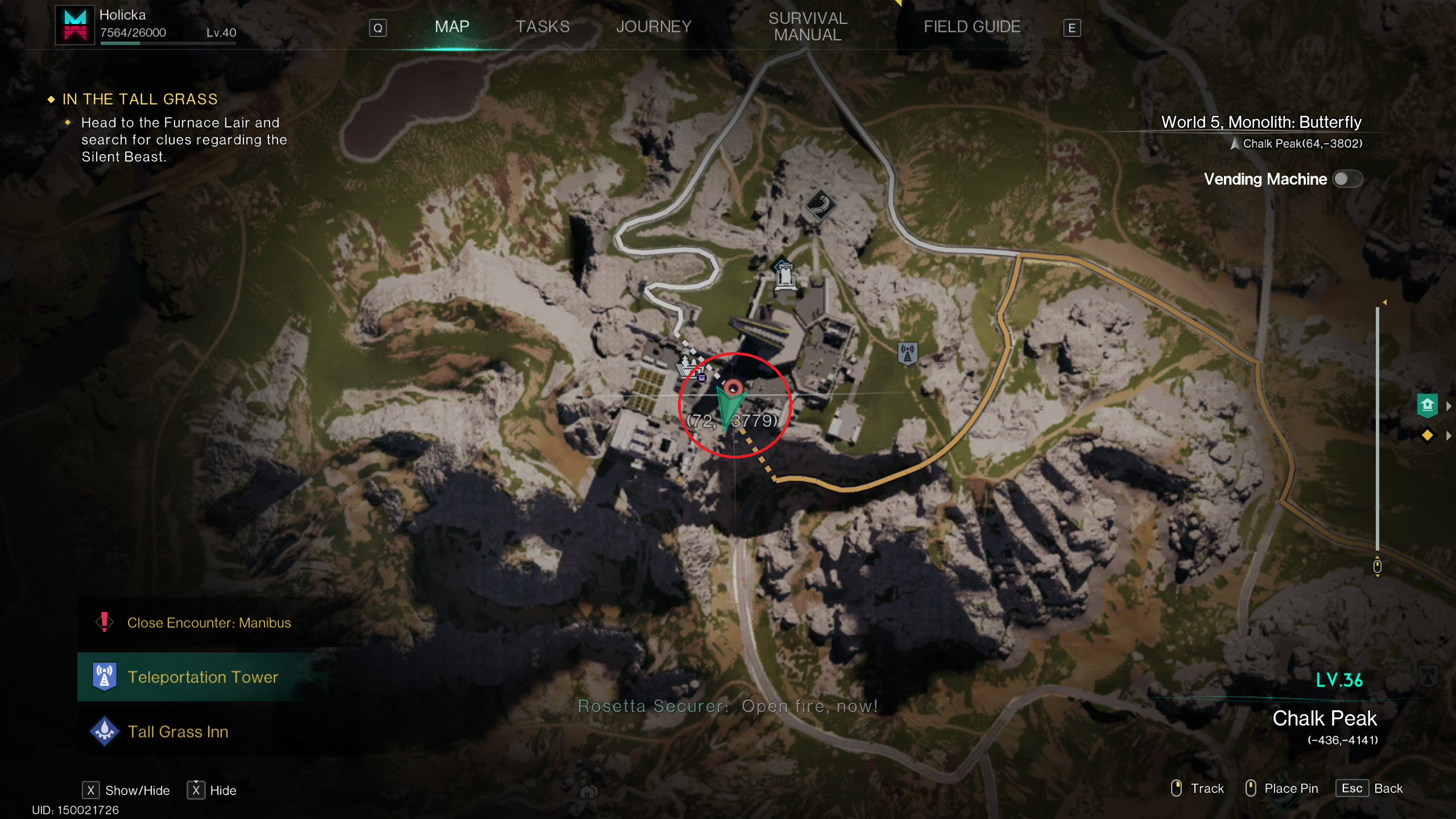This screenshot has height=819, width=1456.
Task: Switch to the TASKS tab
Action: click(x=542, y=26)
